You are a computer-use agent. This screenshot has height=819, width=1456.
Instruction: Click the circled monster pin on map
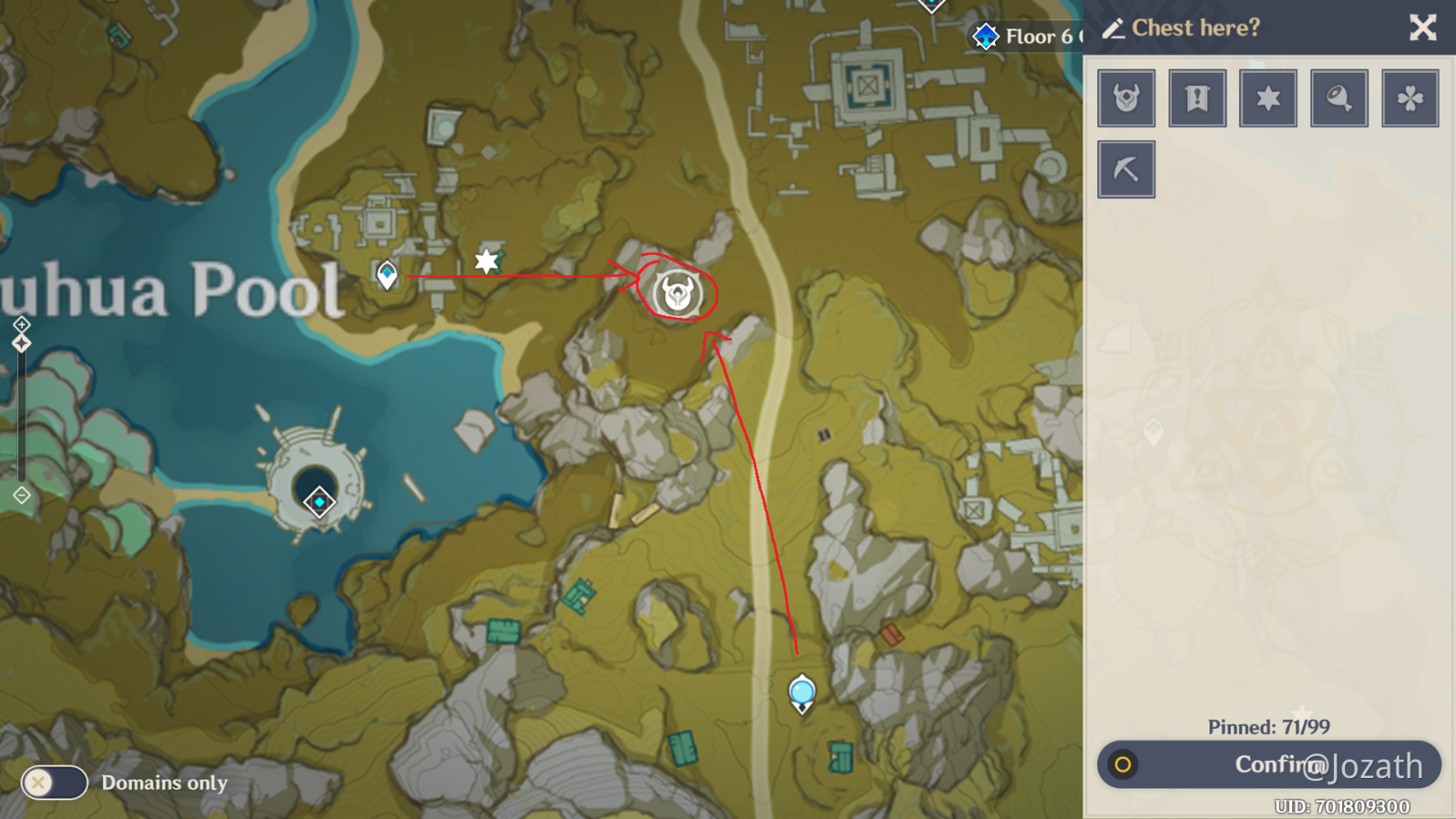pos(678,293)
